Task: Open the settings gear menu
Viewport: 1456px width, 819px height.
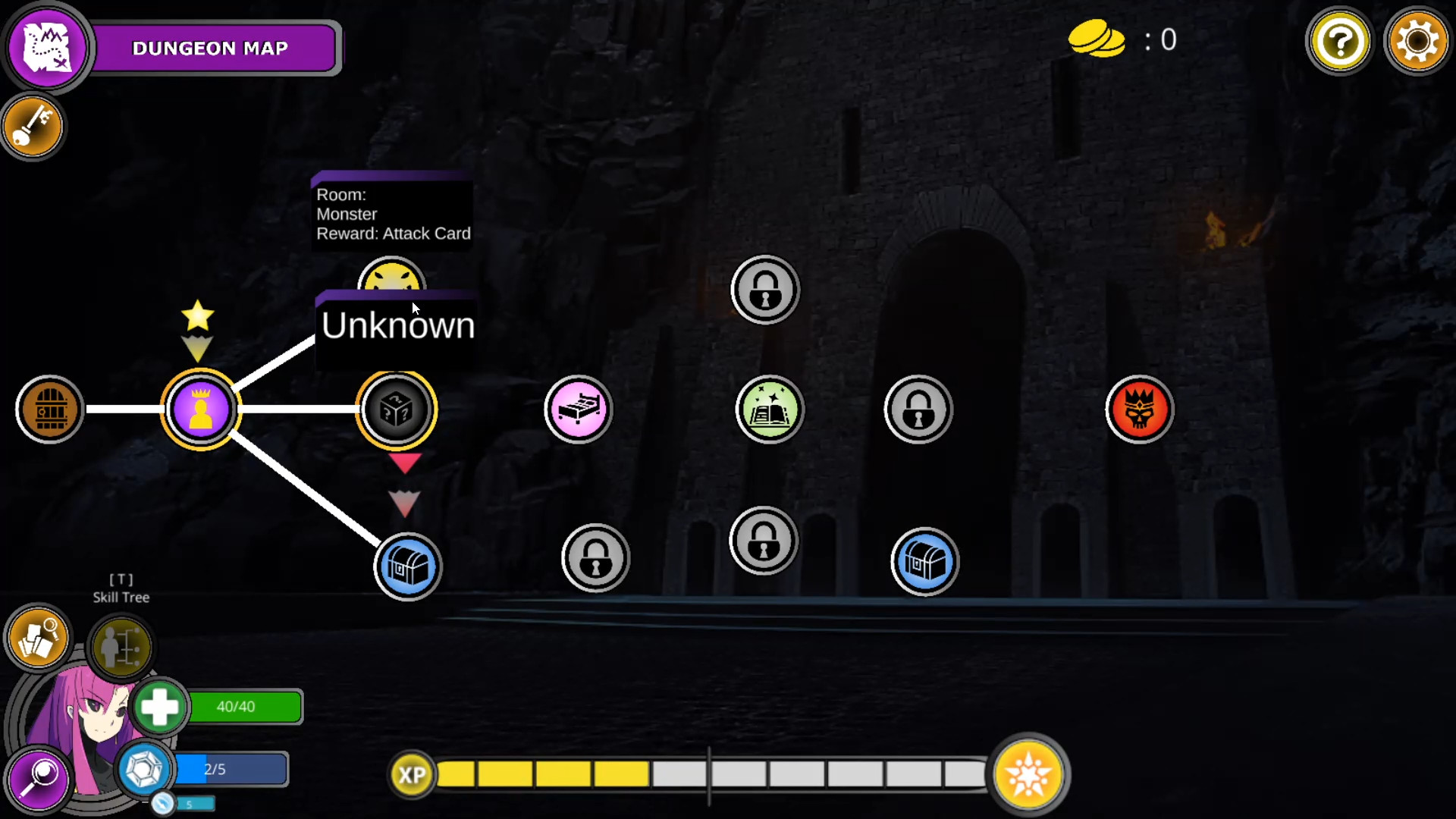Action: (1418, 42)
